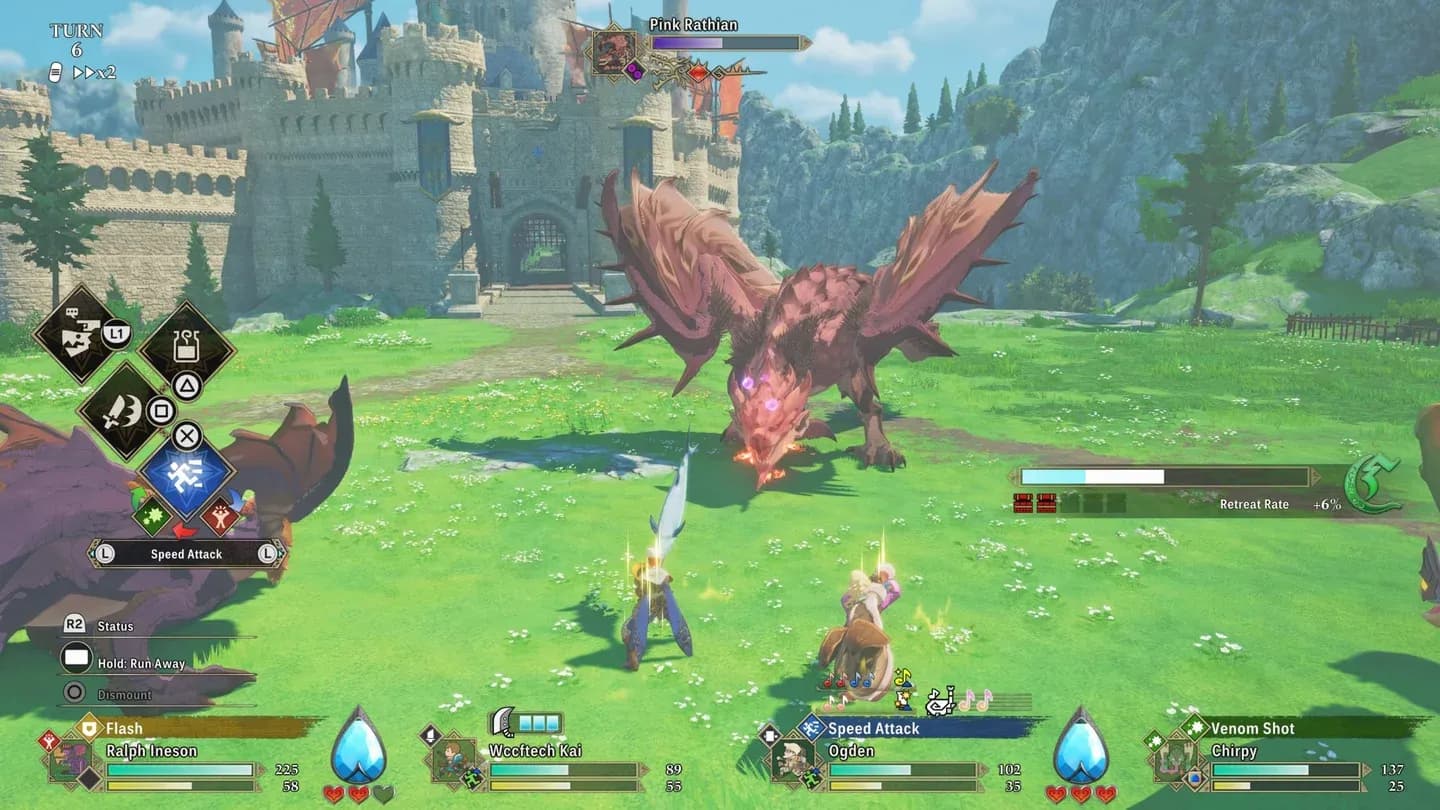Select Chirpy's Venom Shot label

(1252, 729)
